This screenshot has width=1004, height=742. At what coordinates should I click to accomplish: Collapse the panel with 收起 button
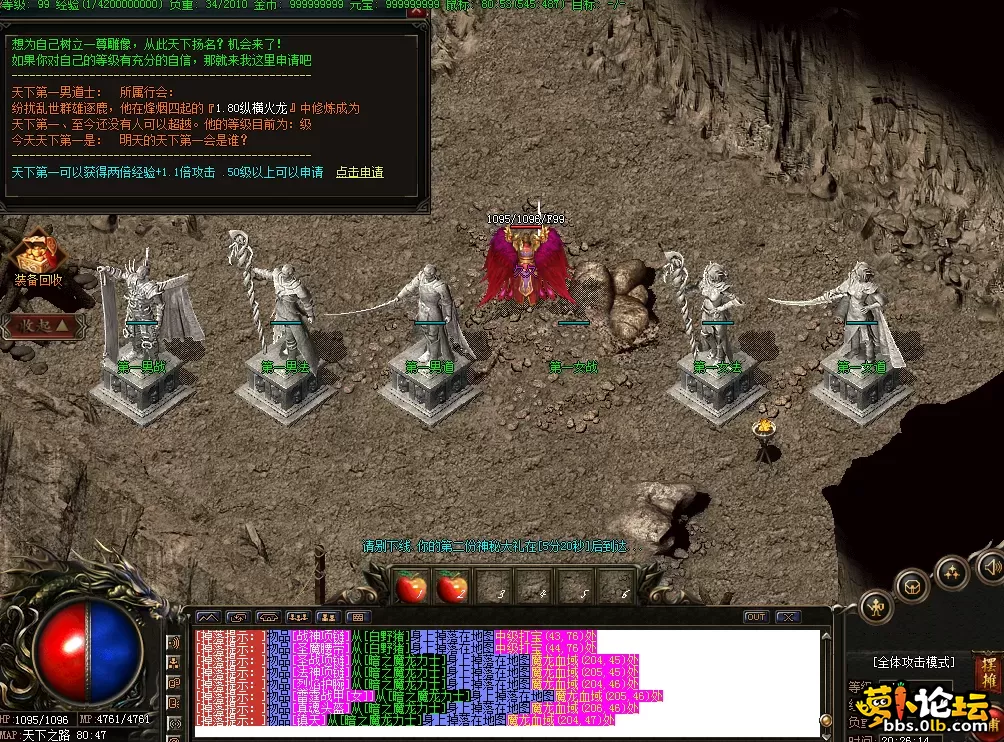click(x=41, y=325)
